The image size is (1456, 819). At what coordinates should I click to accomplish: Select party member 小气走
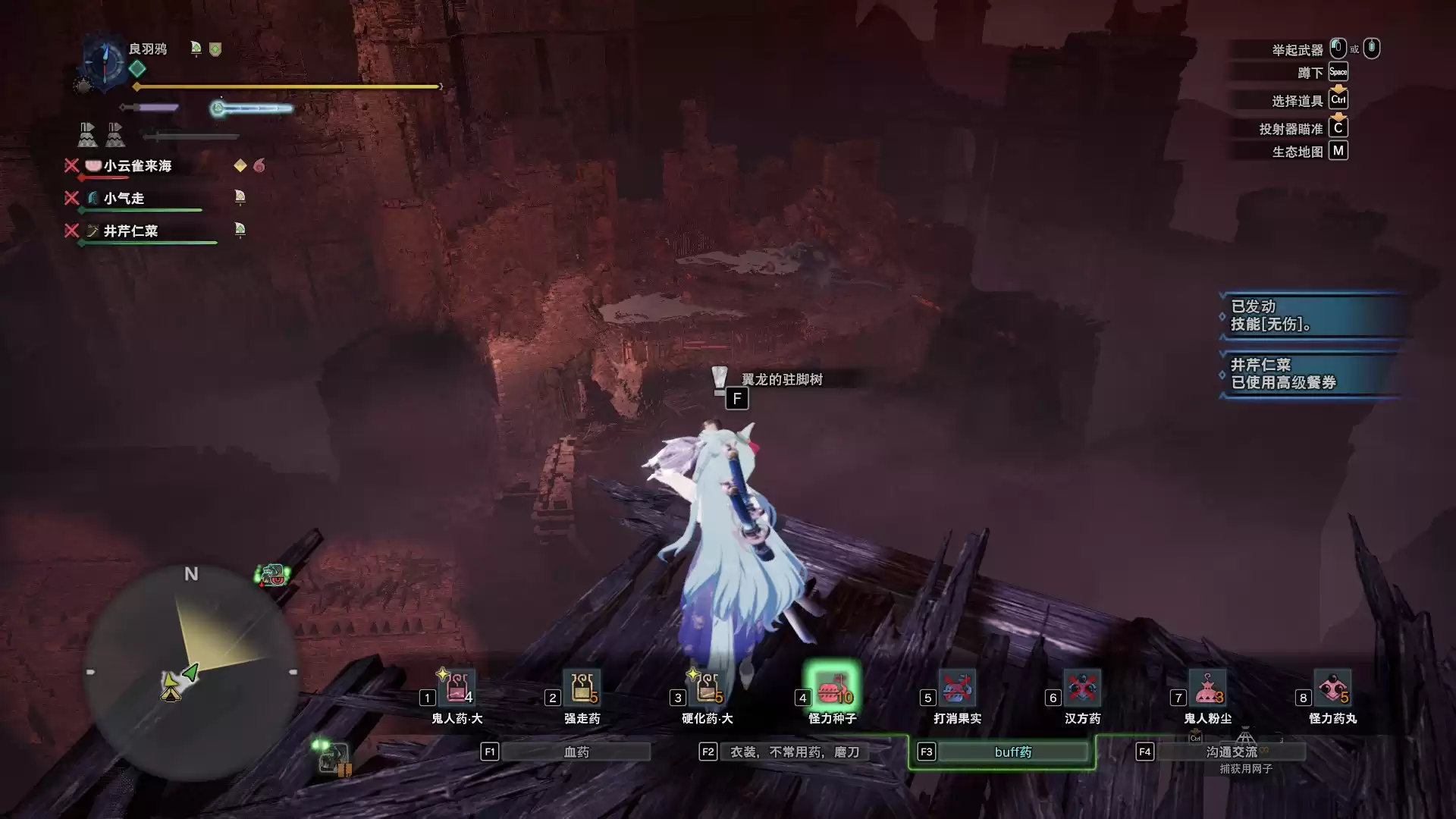tap(124, 199)
